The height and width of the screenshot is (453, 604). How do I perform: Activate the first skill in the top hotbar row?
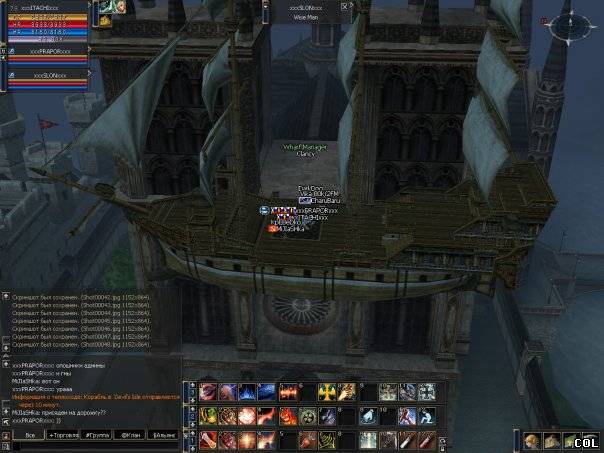click(209, 392)
